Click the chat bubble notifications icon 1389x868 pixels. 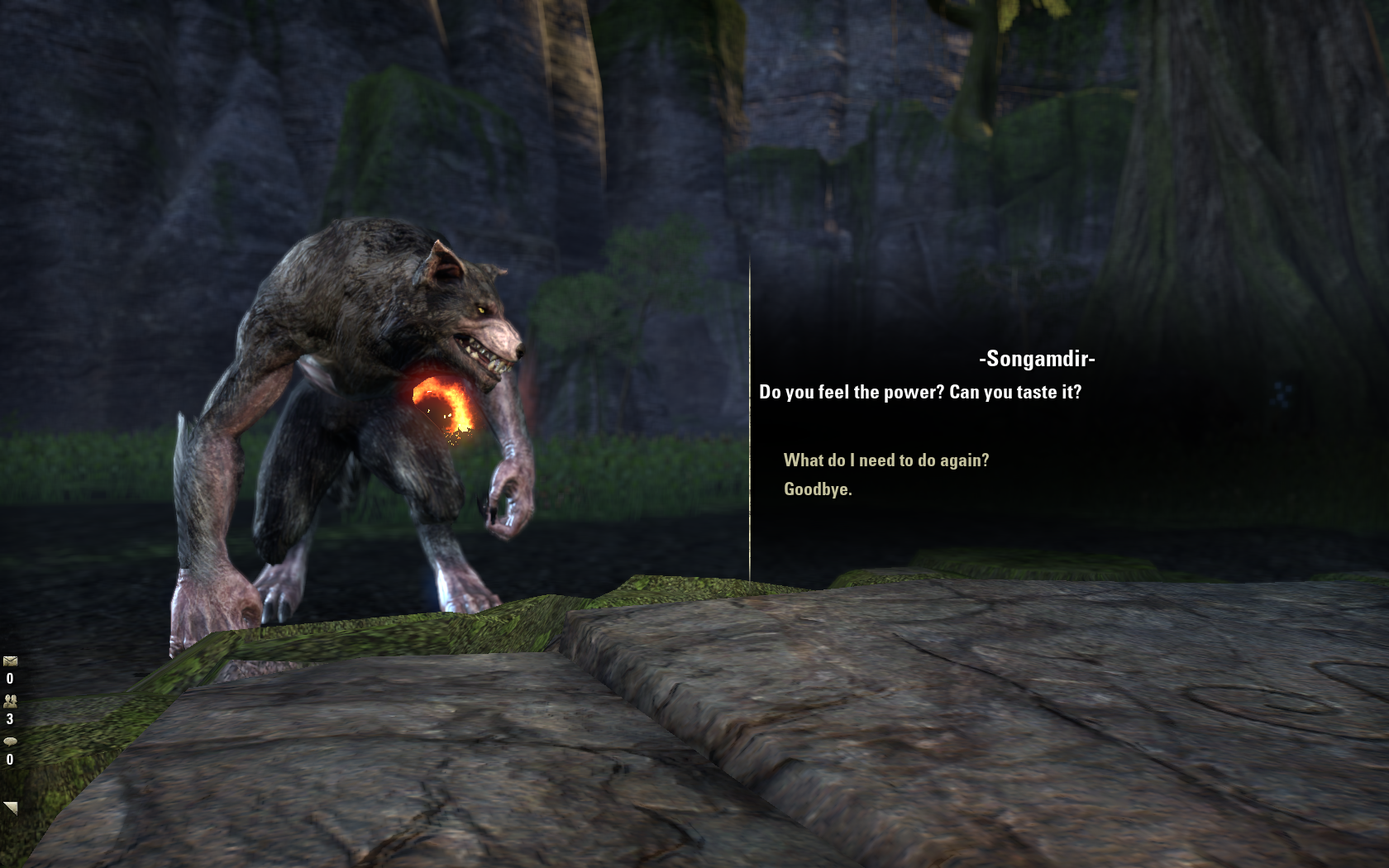click(10, 742)
